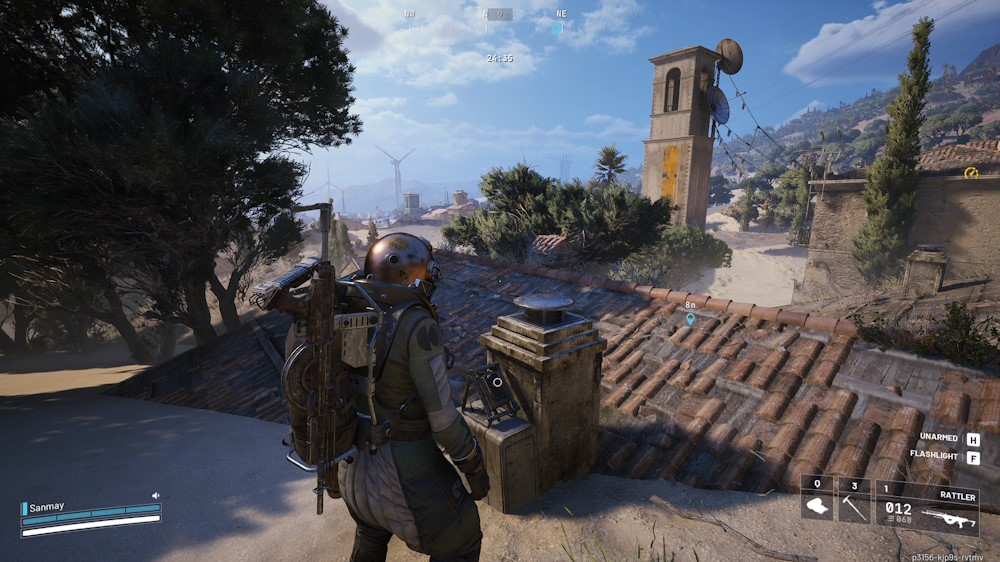Viewport: 1000px width, 562px height.
Task: Select the pickaxe tool slot
Action: click(x=854, y=499)
